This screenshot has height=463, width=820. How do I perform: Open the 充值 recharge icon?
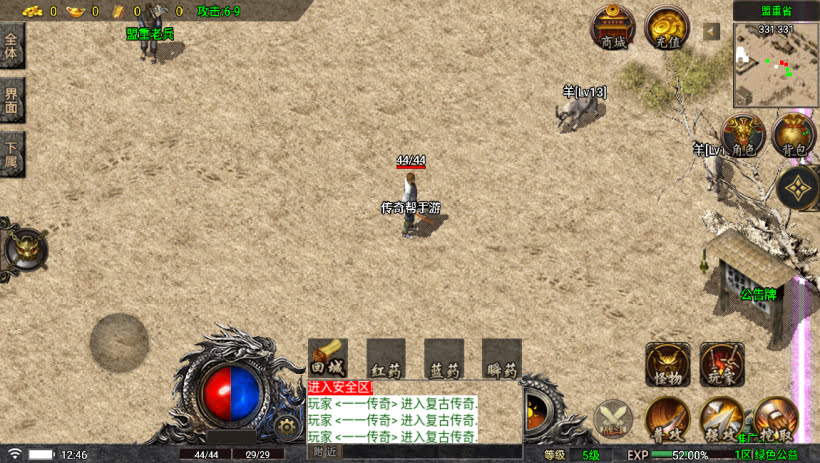click(666, 28)
